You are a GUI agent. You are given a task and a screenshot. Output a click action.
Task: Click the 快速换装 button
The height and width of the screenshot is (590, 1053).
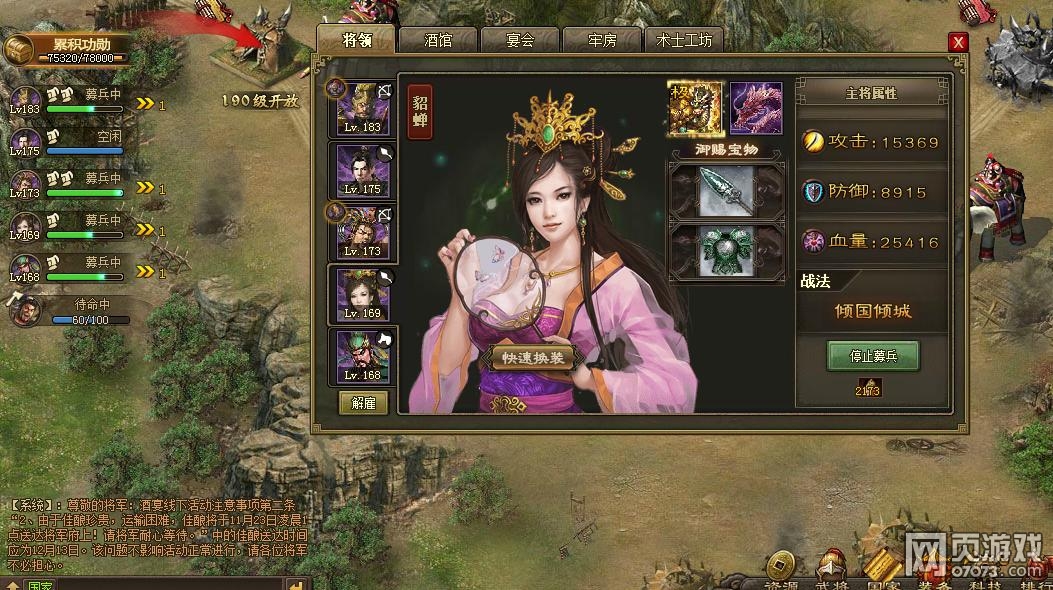coord(531,358)
